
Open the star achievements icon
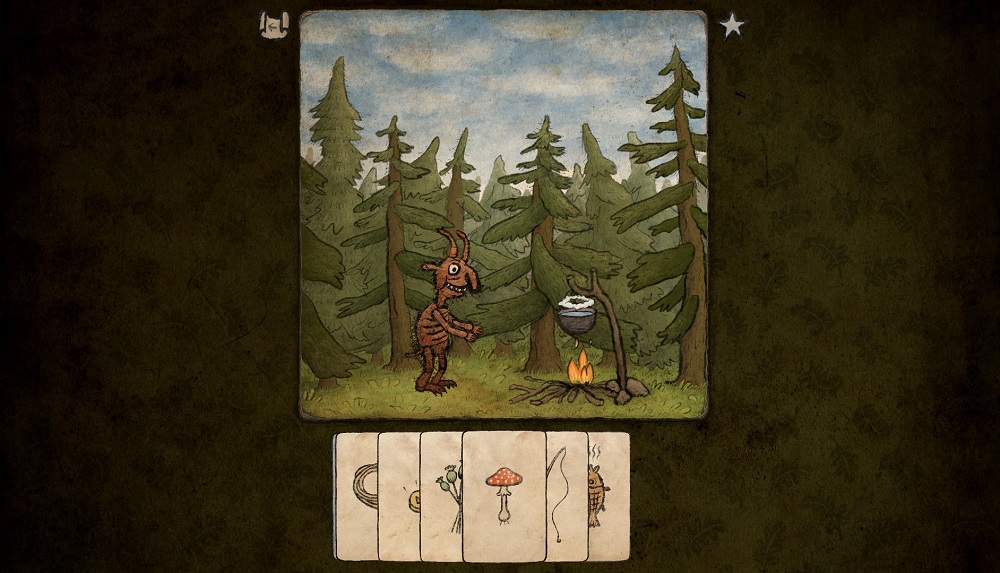733,25
